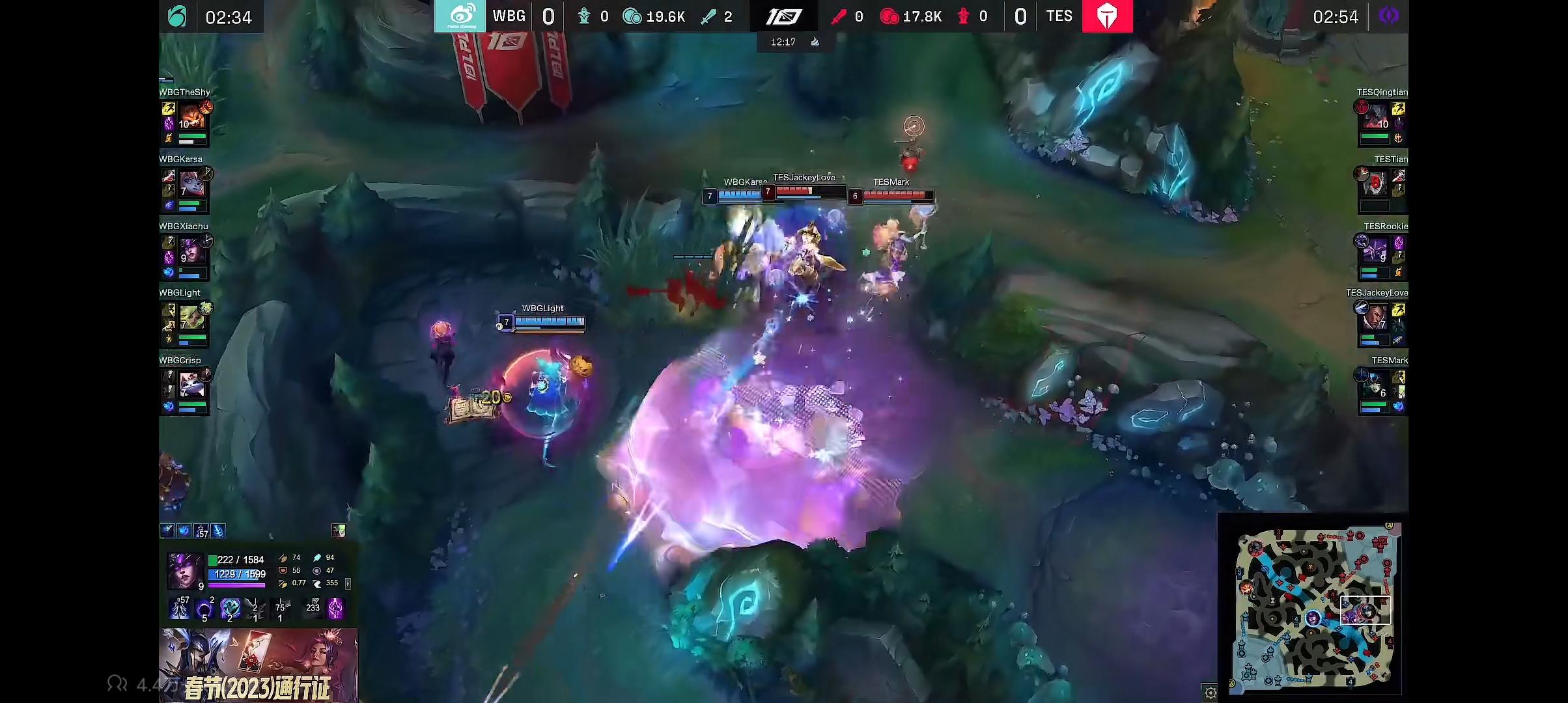Open the gear settings beside the minimap

click(1210, 692)
